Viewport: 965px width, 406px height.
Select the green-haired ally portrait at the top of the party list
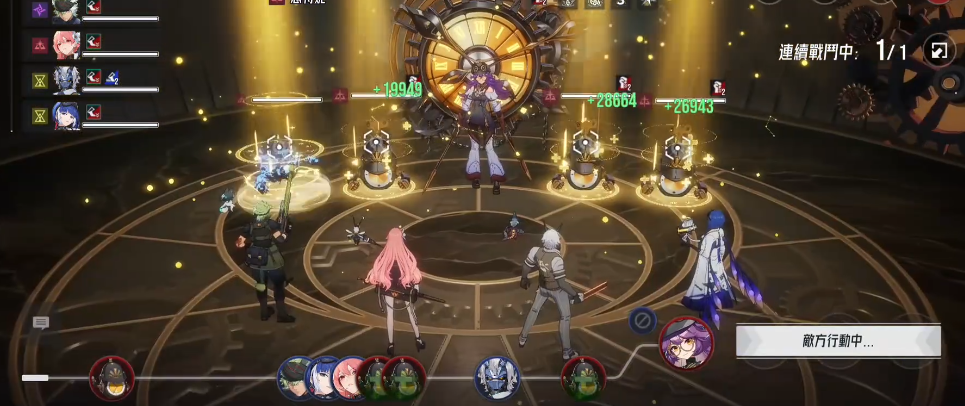(x=66, y=11)
